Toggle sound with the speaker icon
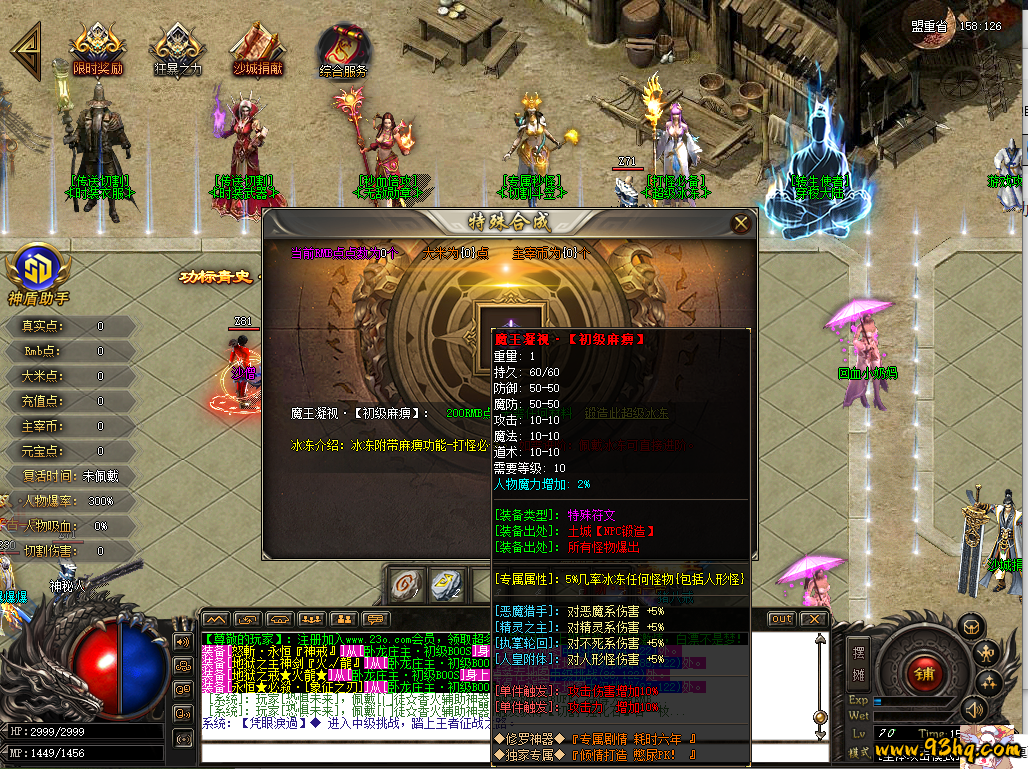This screenshot has width=1028, height=769. [973, 711]
